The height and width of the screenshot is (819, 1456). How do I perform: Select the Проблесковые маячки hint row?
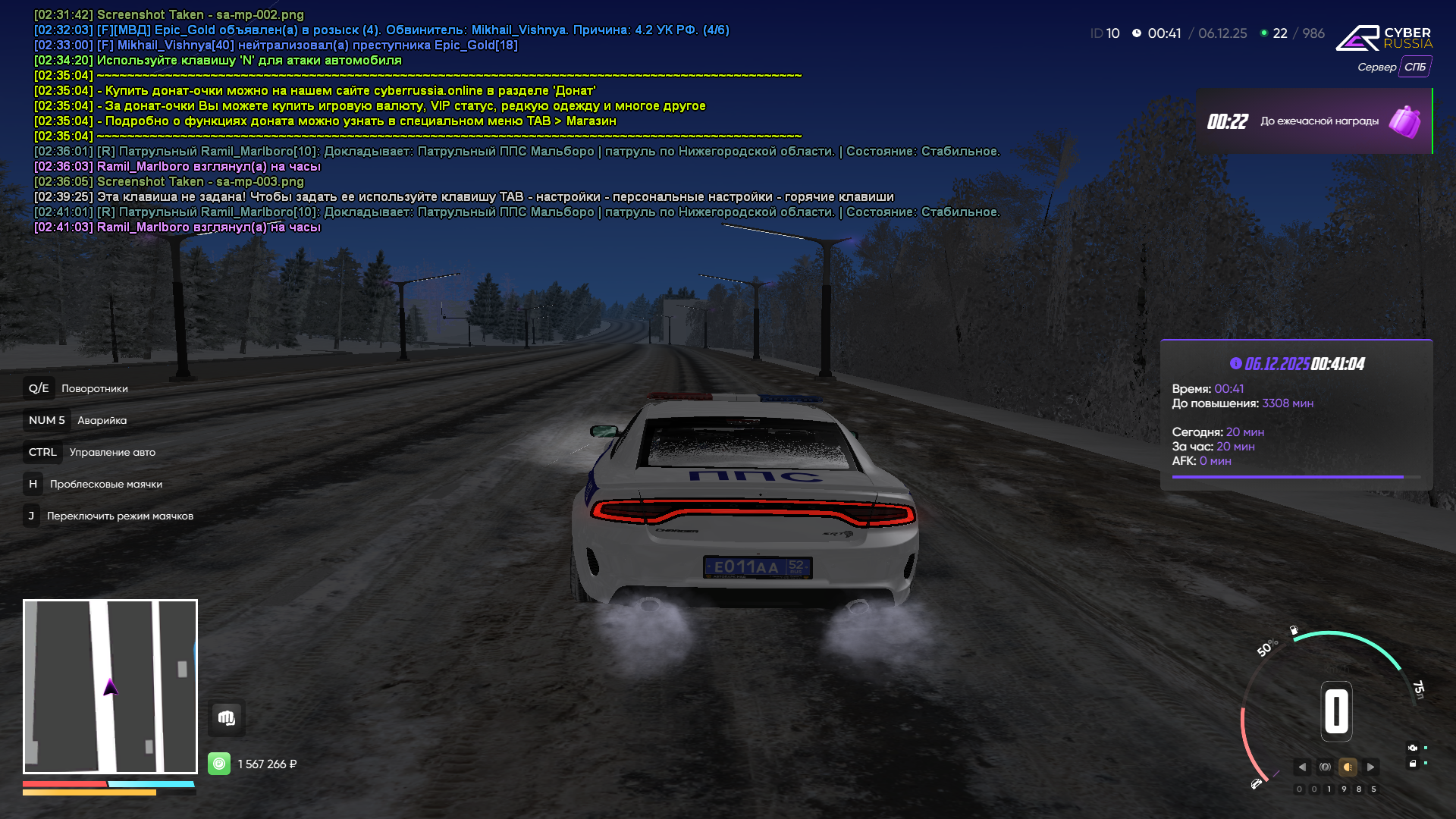[x=93, y=484]
